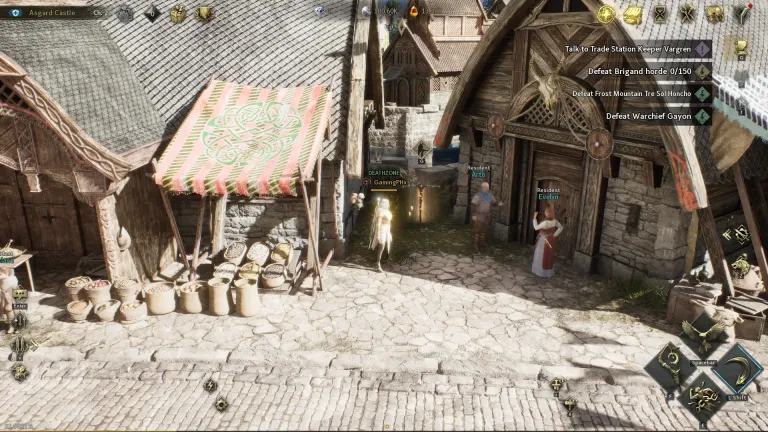Activate the staff skill diamond
Screen dimensions: 768x432
click(670, 368)
